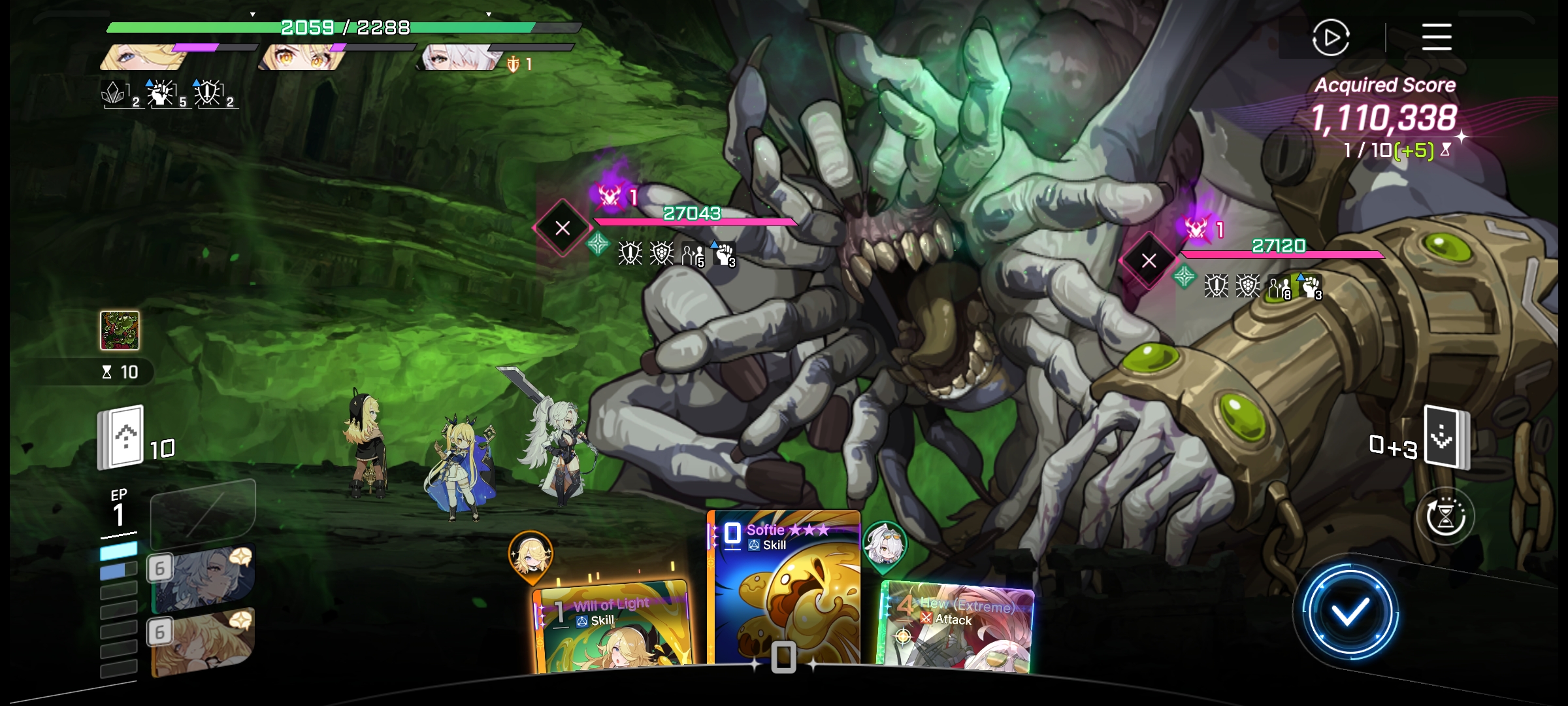
Task: Open the discard pile deck
Action: pos(1446,437)
